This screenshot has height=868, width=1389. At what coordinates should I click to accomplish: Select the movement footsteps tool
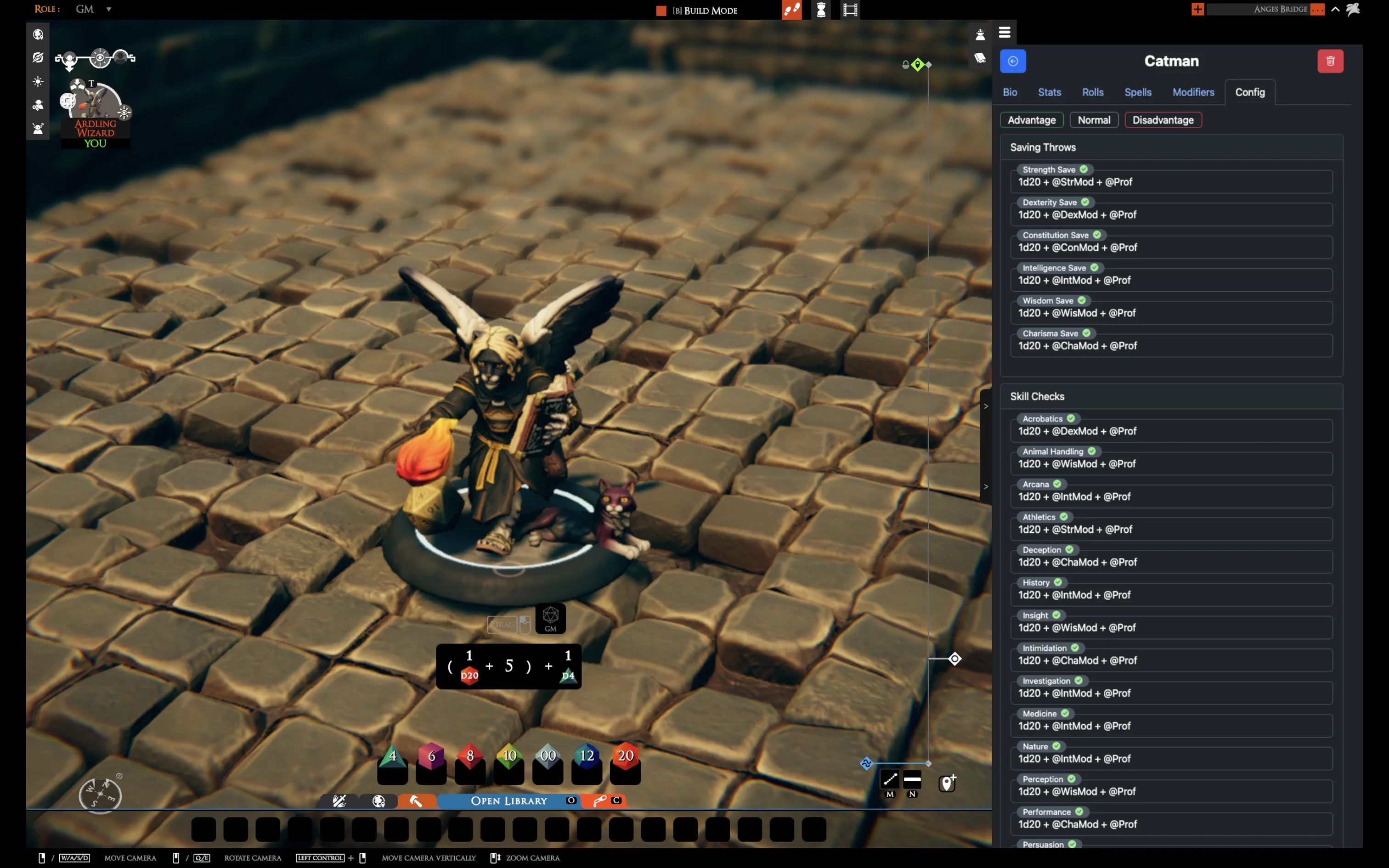pos(792,10)
